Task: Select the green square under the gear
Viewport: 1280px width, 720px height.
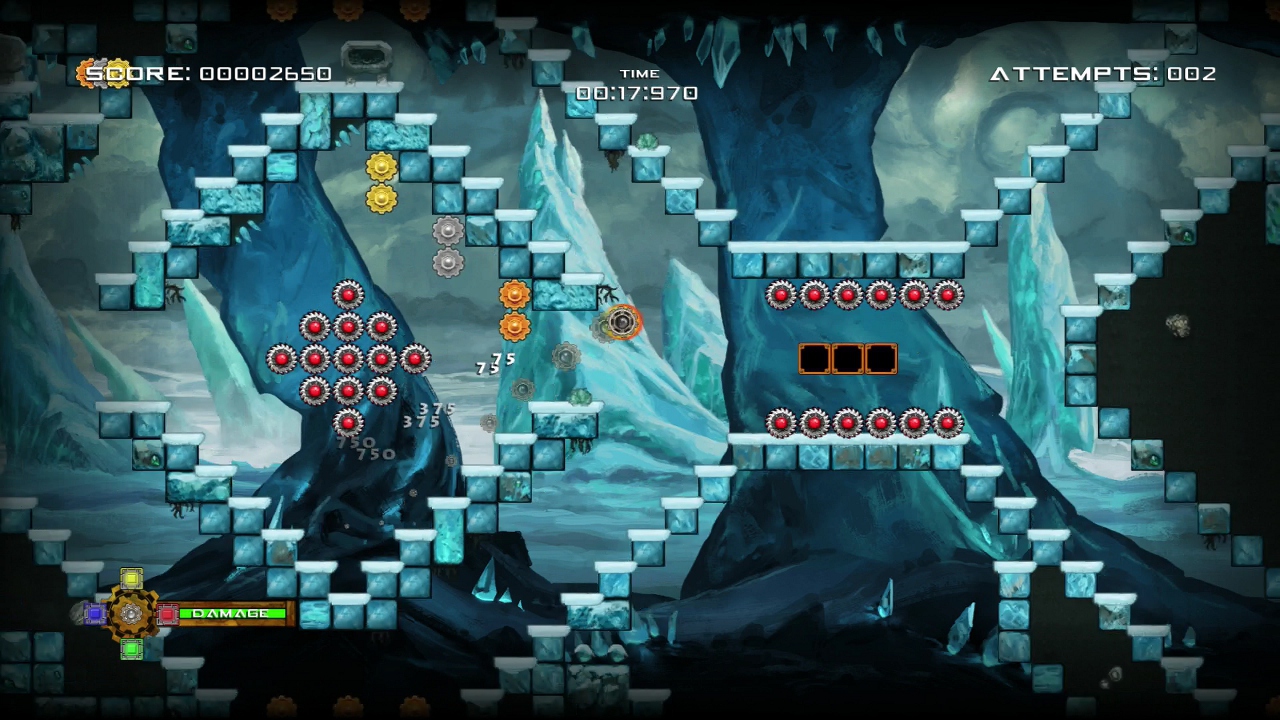Action: 131,649
